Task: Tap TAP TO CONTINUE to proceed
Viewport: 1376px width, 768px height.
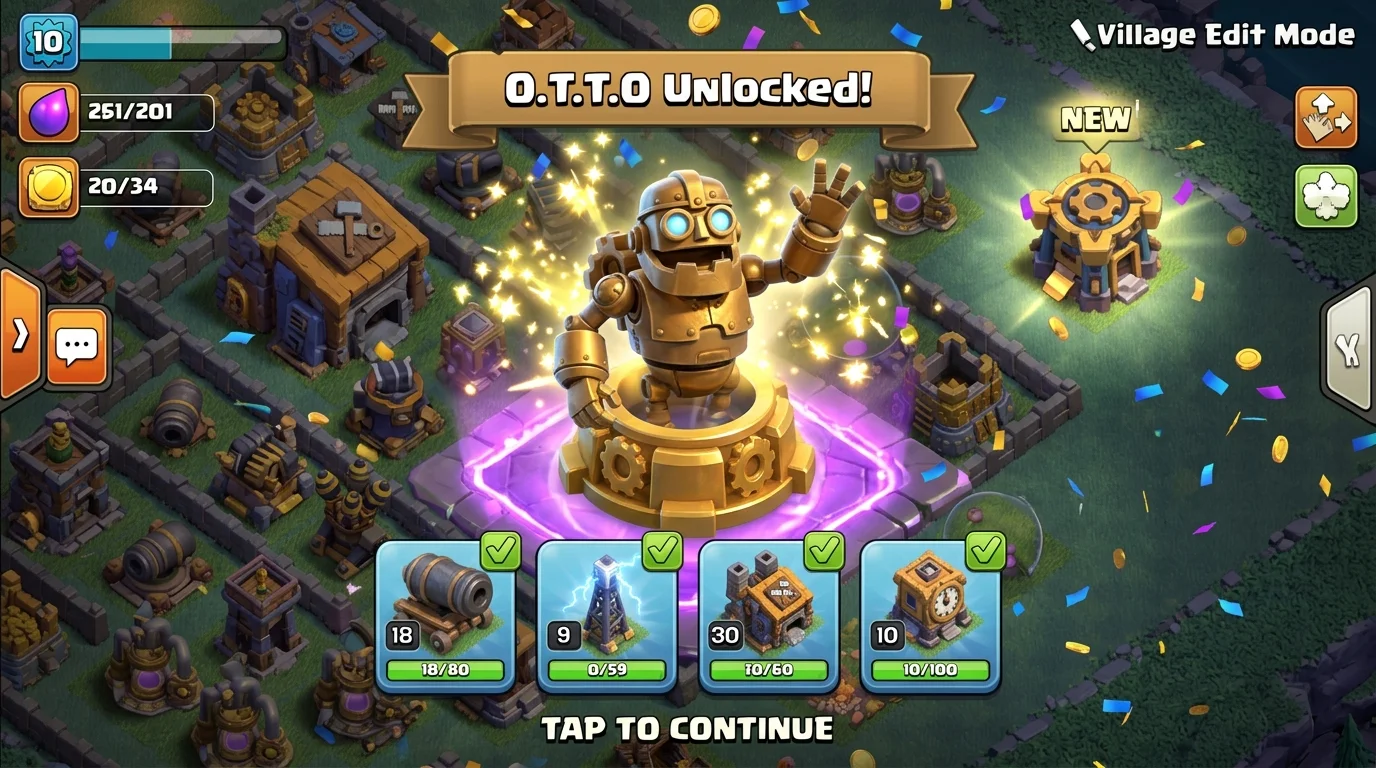Action: 688,729
